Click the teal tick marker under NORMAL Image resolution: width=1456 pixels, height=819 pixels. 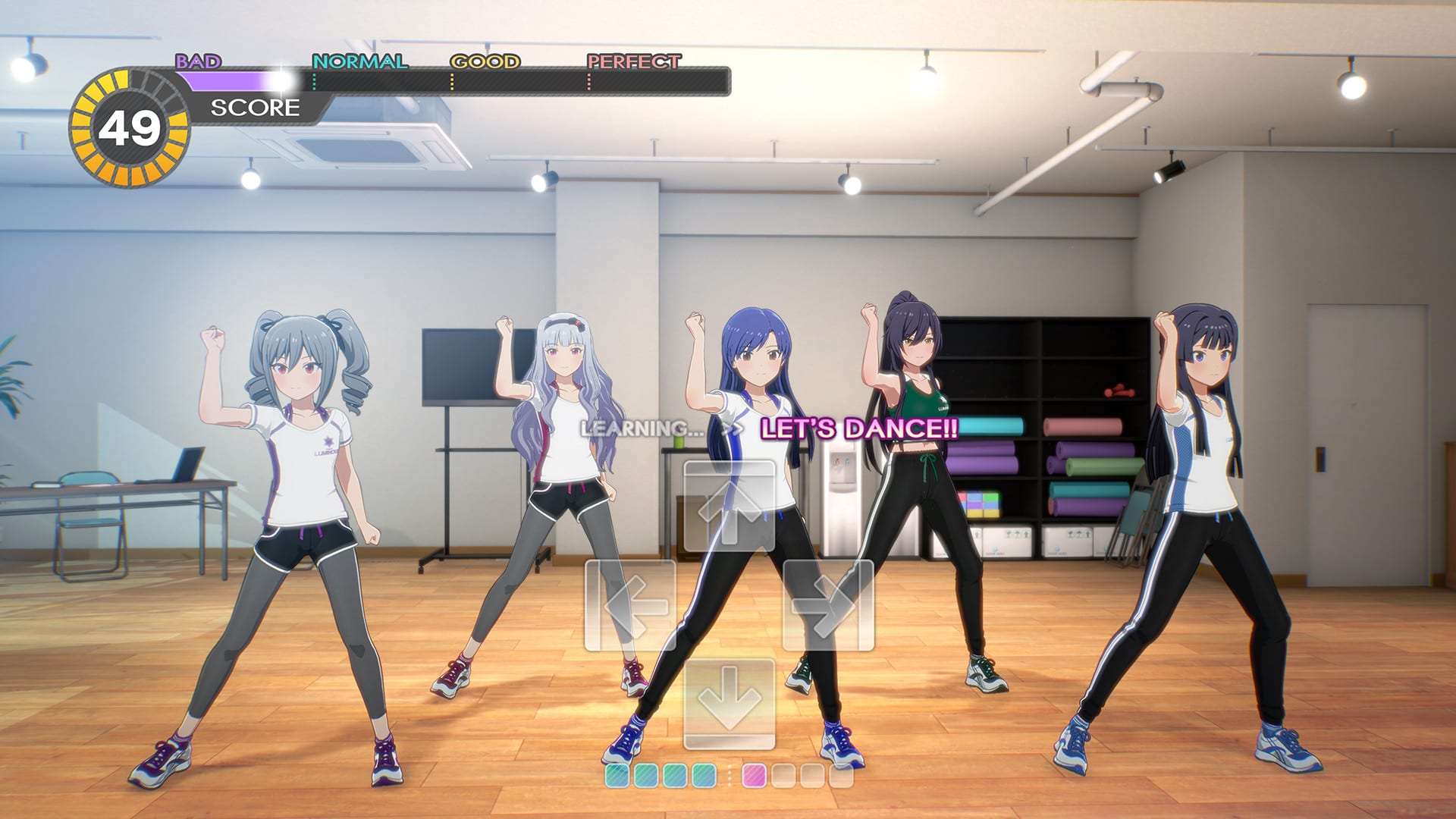coord(314,82)
